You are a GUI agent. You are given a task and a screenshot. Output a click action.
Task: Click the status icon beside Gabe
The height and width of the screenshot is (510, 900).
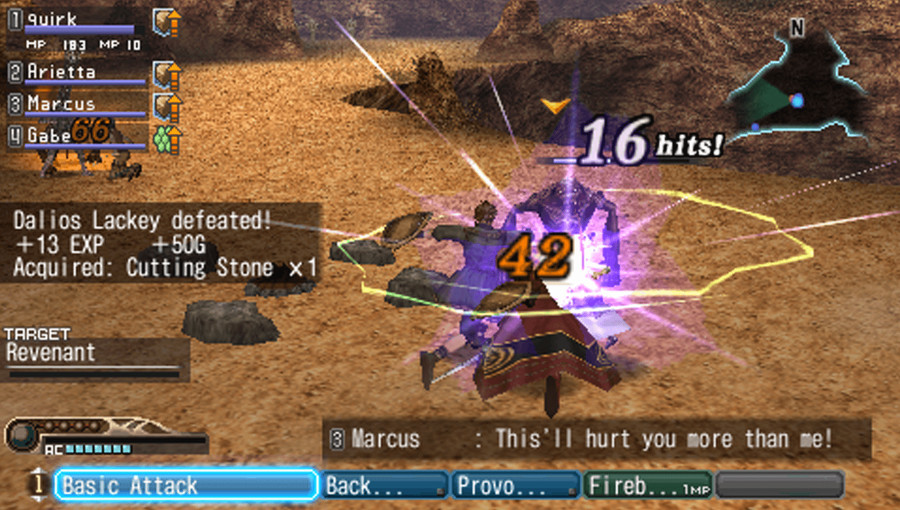tap(166, 136)
